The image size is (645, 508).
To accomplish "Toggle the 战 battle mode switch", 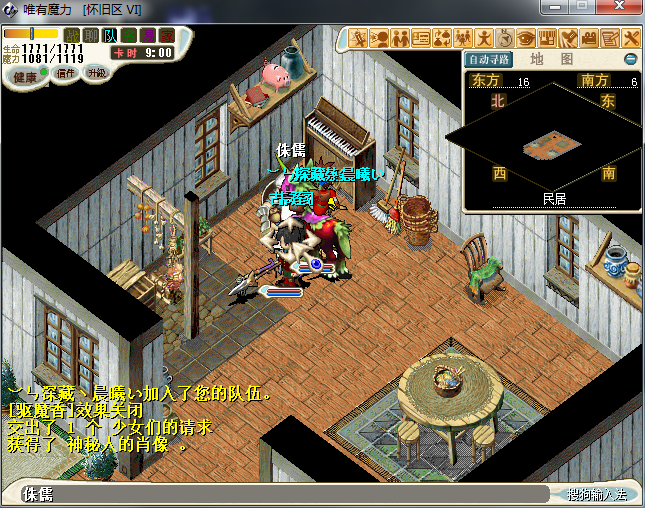I will pyautogui.click(x=71, y=35).
